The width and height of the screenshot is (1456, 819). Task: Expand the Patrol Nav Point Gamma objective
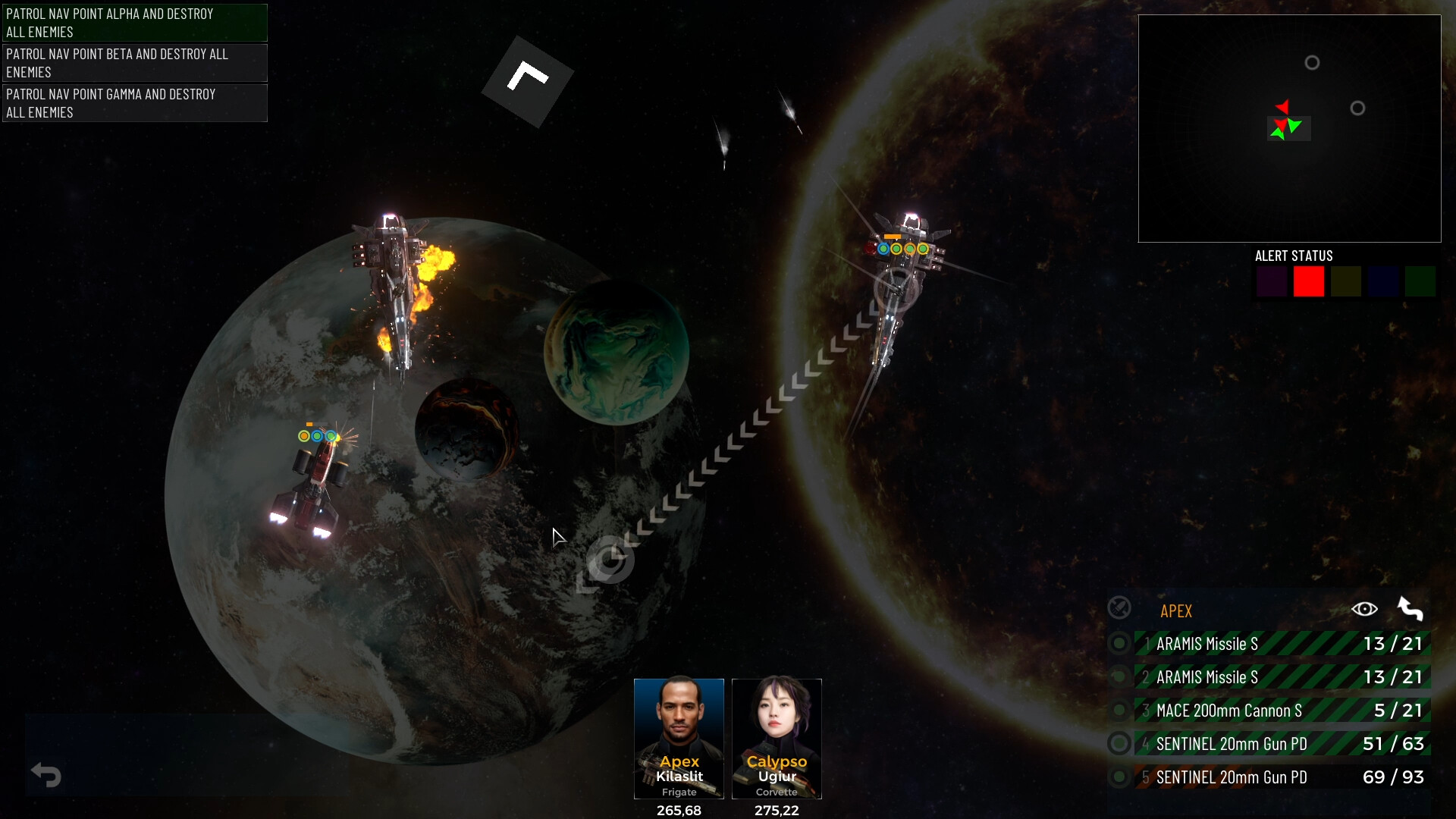(134, 103)
